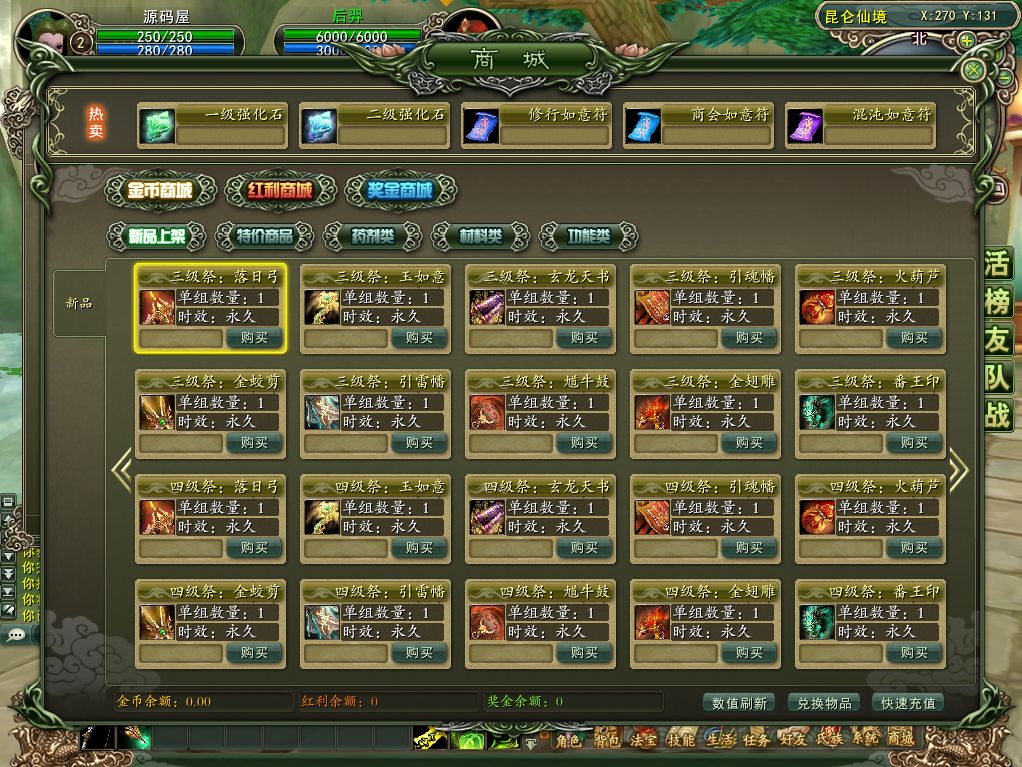Screen dimensions: 1022x767
Task: Close the 商城 shop window
Action: click(x=973, y=70)
